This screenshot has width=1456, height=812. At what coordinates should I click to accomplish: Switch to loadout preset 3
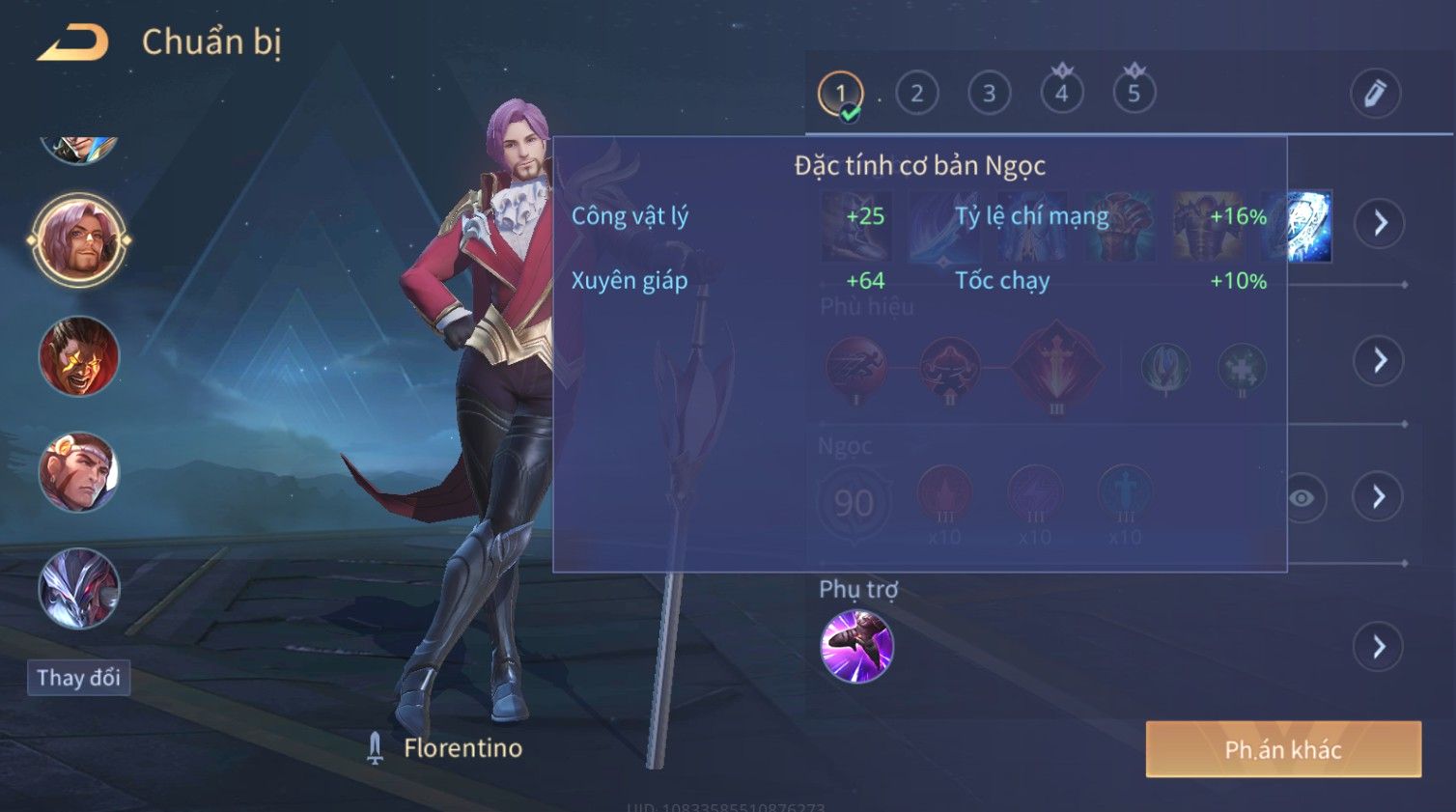tap(989, 94)
